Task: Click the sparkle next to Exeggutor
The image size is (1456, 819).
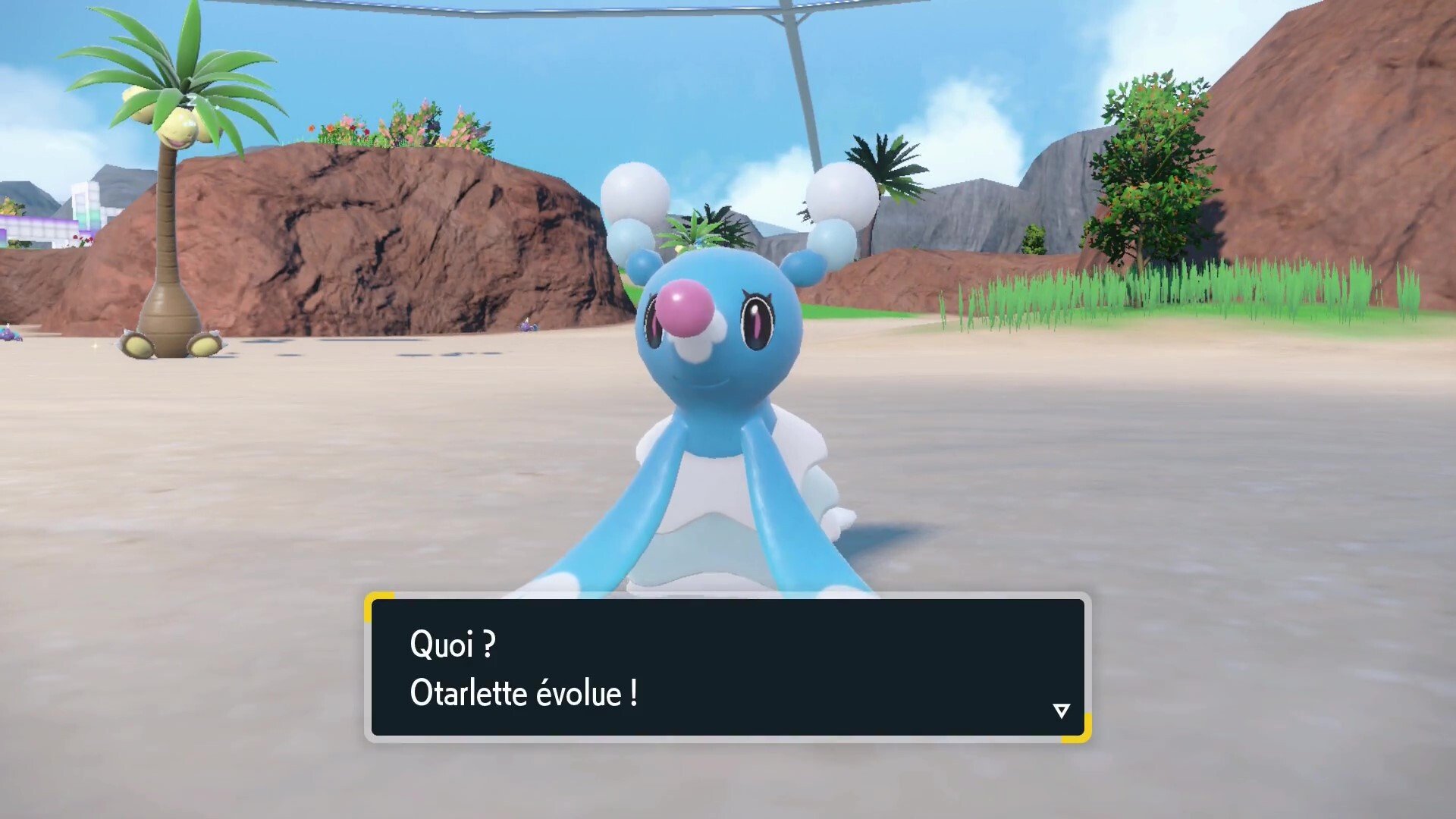Action: coord(95,347)
